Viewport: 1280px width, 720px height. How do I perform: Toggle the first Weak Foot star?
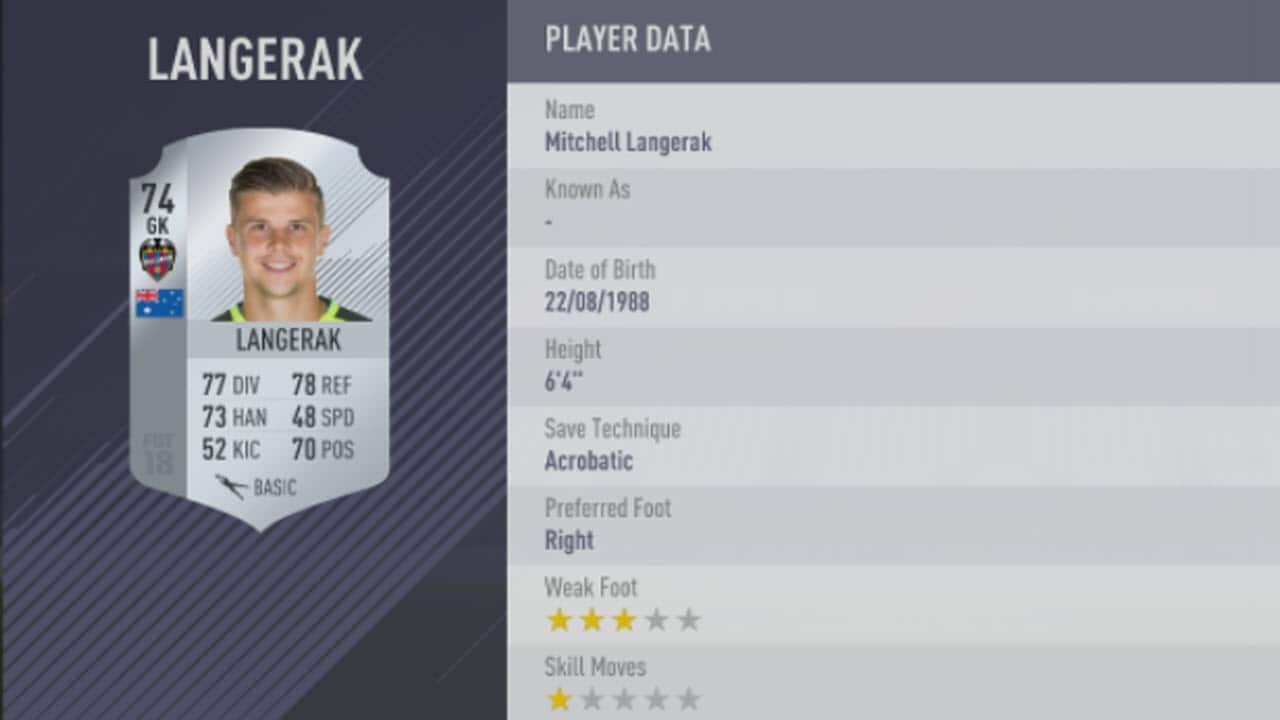pos(559,620)
